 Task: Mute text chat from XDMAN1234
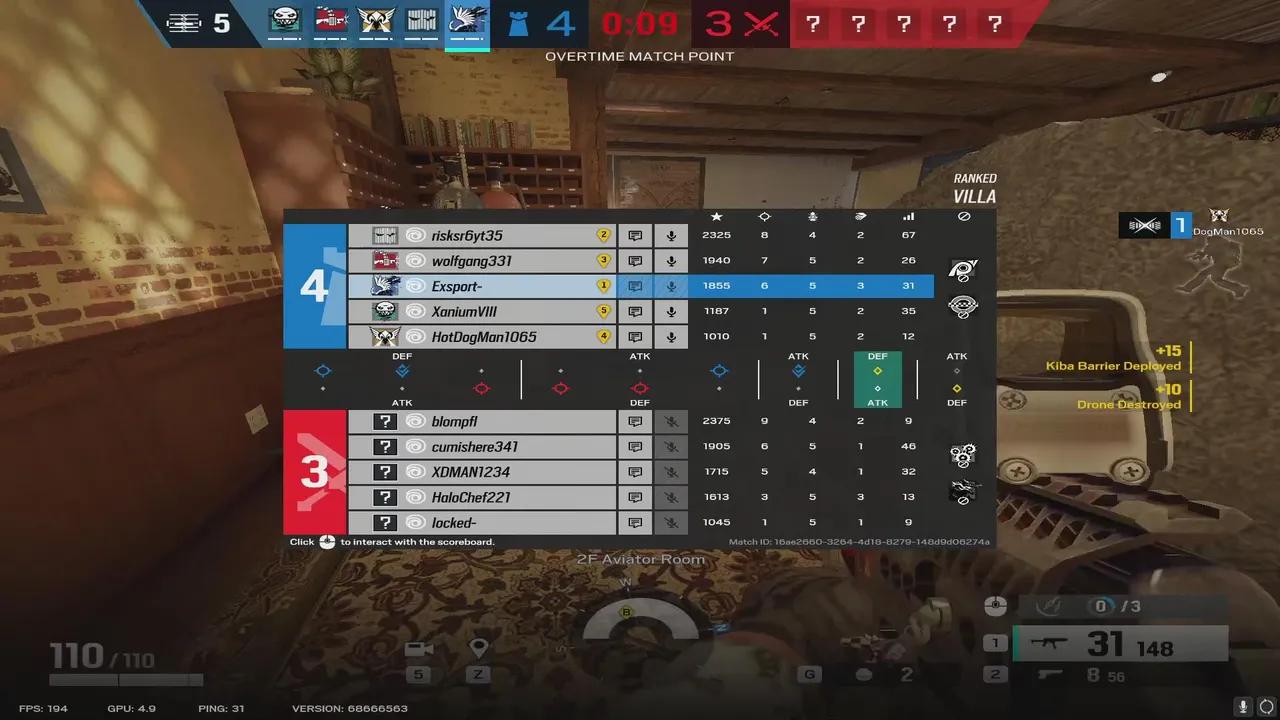(x=635, y=472)
